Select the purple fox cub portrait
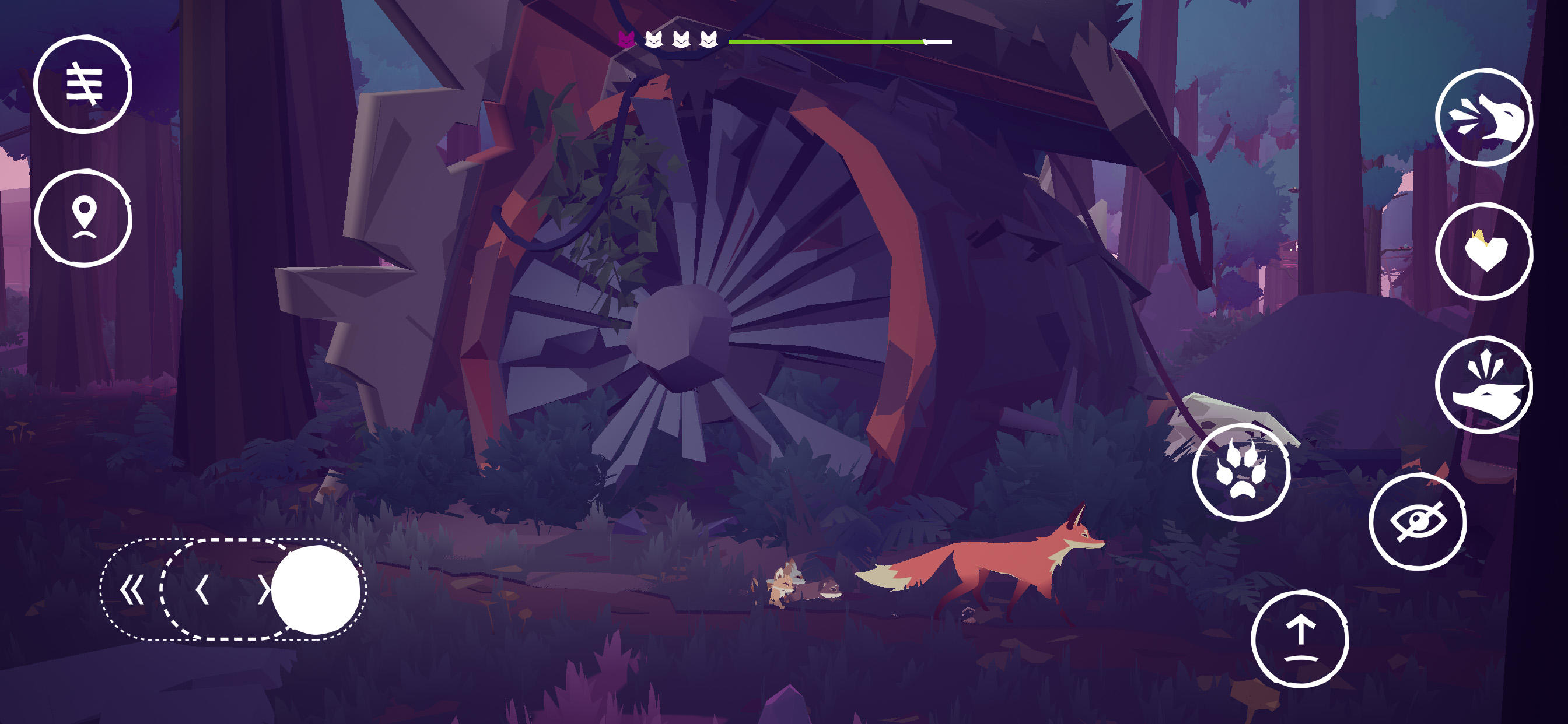This screenshot has height=724, width=1568. click(x=627, y=40)
